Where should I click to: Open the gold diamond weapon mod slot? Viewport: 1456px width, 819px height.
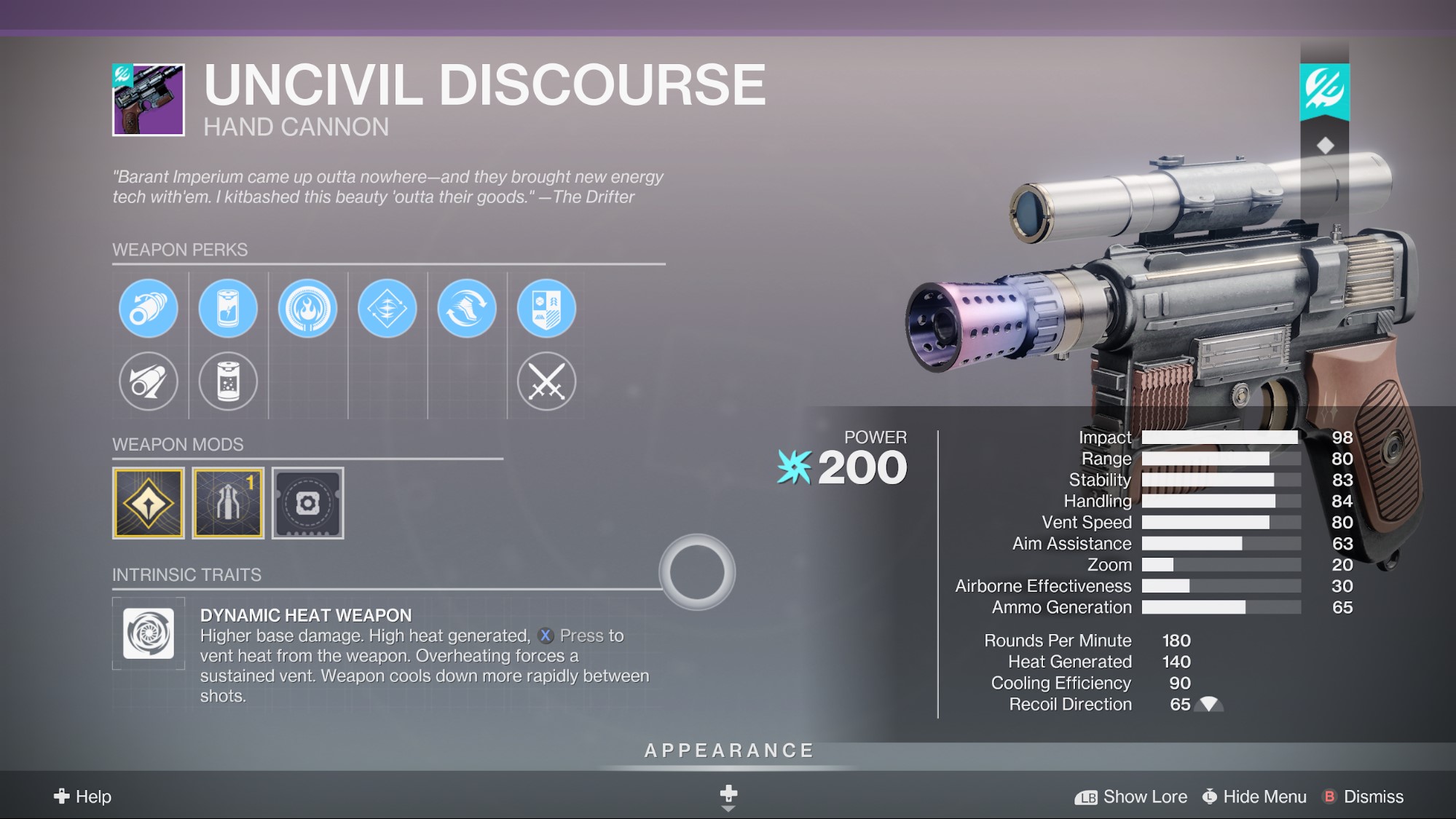[x=149, y=503]
